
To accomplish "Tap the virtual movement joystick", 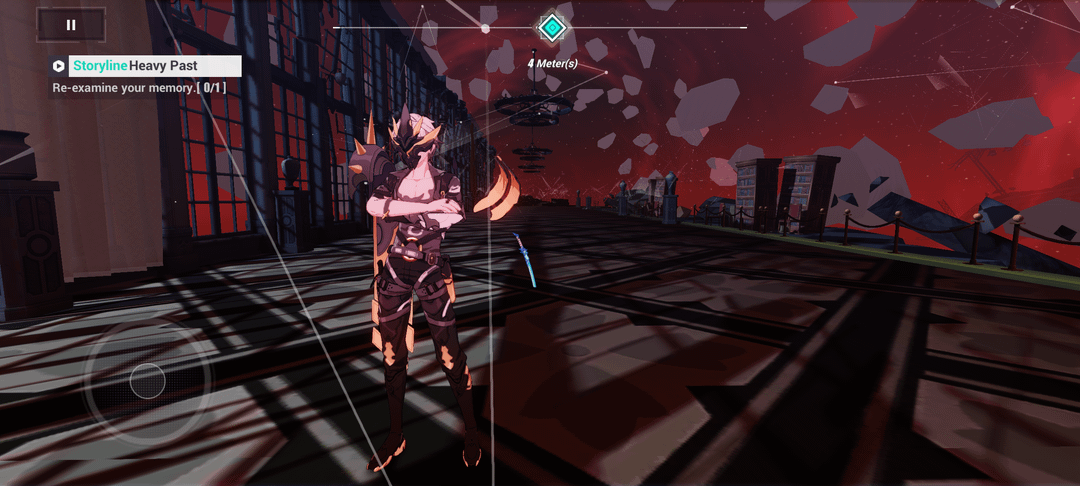I will click(x=147, y=381).
